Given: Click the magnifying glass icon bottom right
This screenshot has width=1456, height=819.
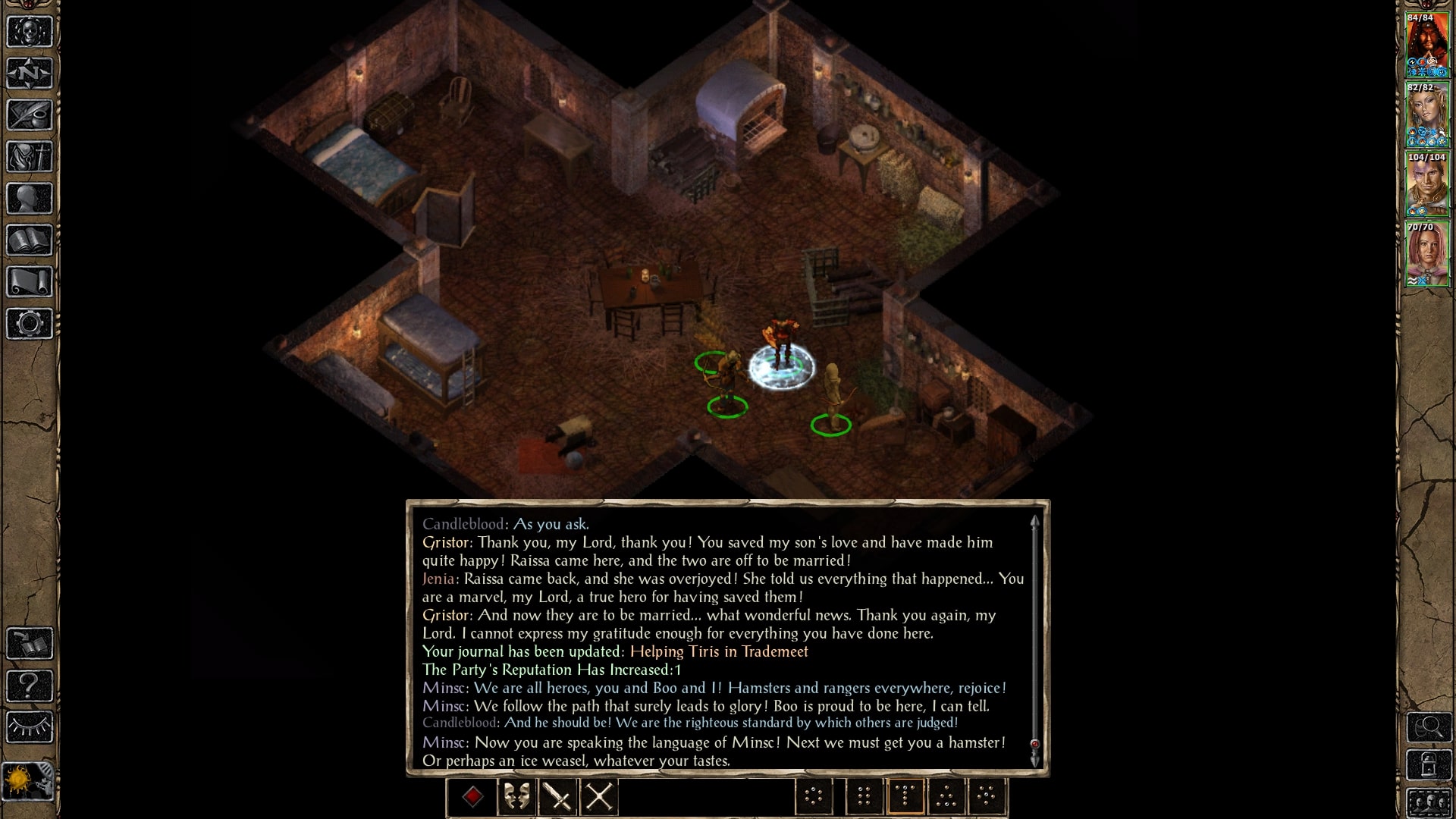Looking at the screenshot, I should [1429, 727].
